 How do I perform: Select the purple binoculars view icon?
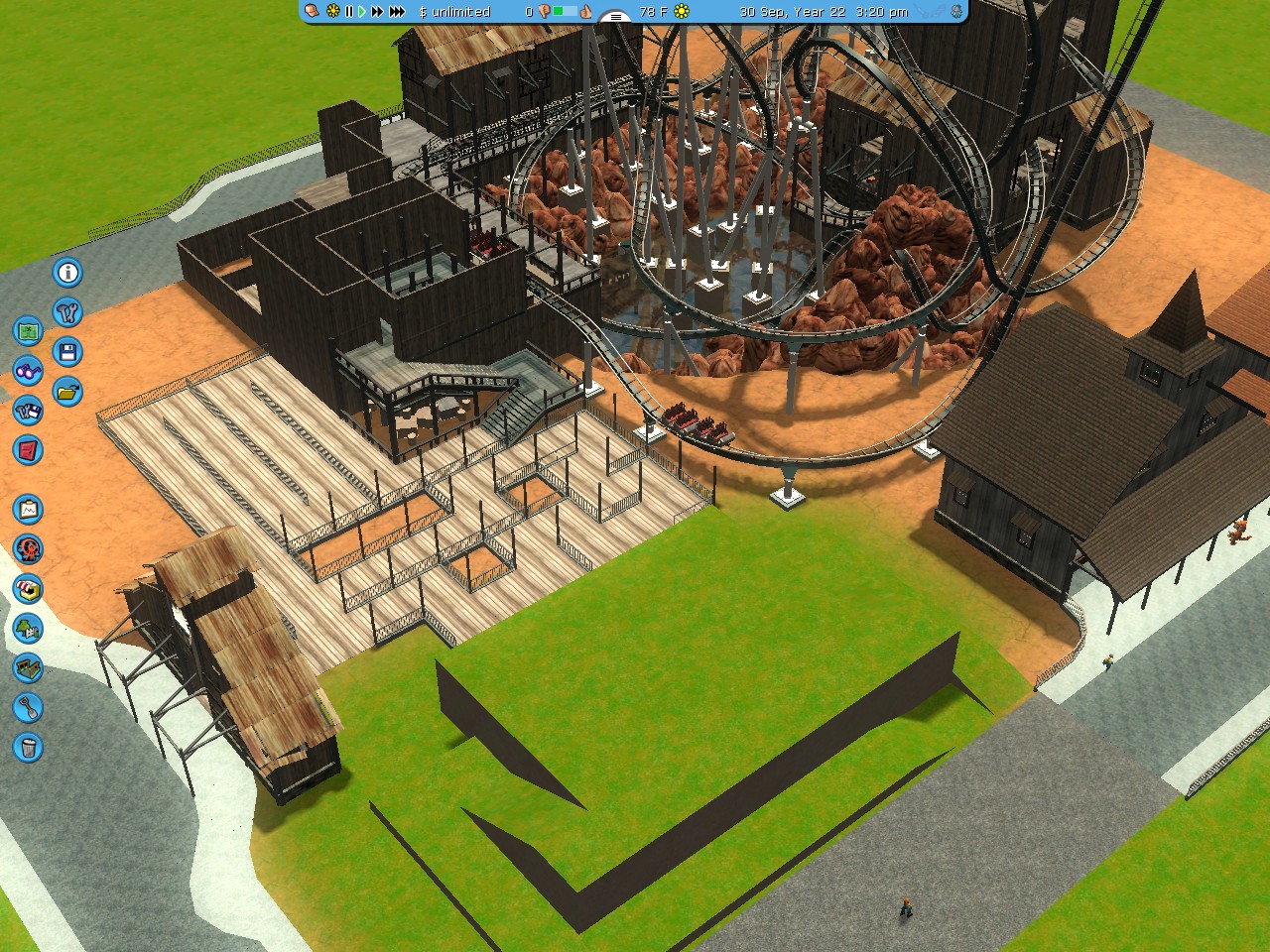pyautogui.click(x=28, y=371)
